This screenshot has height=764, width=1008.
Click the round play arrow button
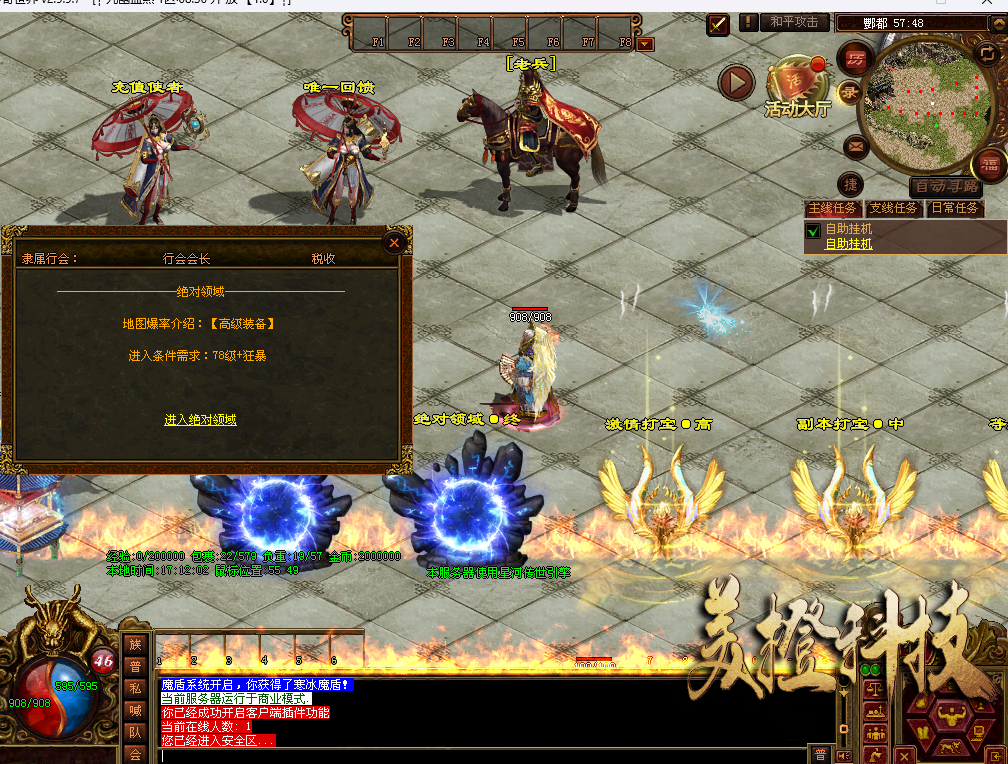point(736,82)
